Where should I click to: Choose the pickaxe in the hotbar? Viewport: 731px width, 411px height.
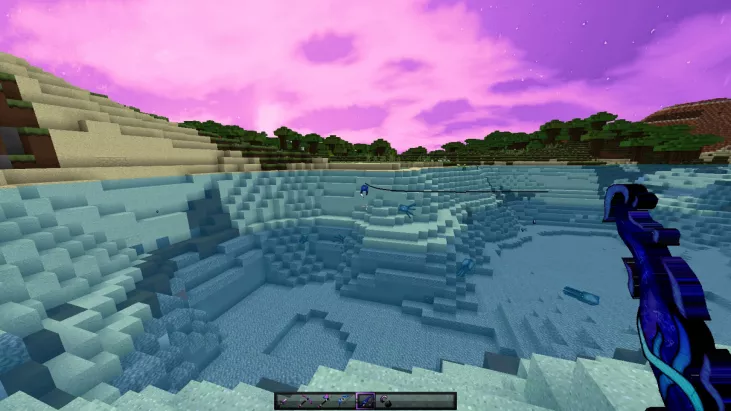[x=305, y=401]
